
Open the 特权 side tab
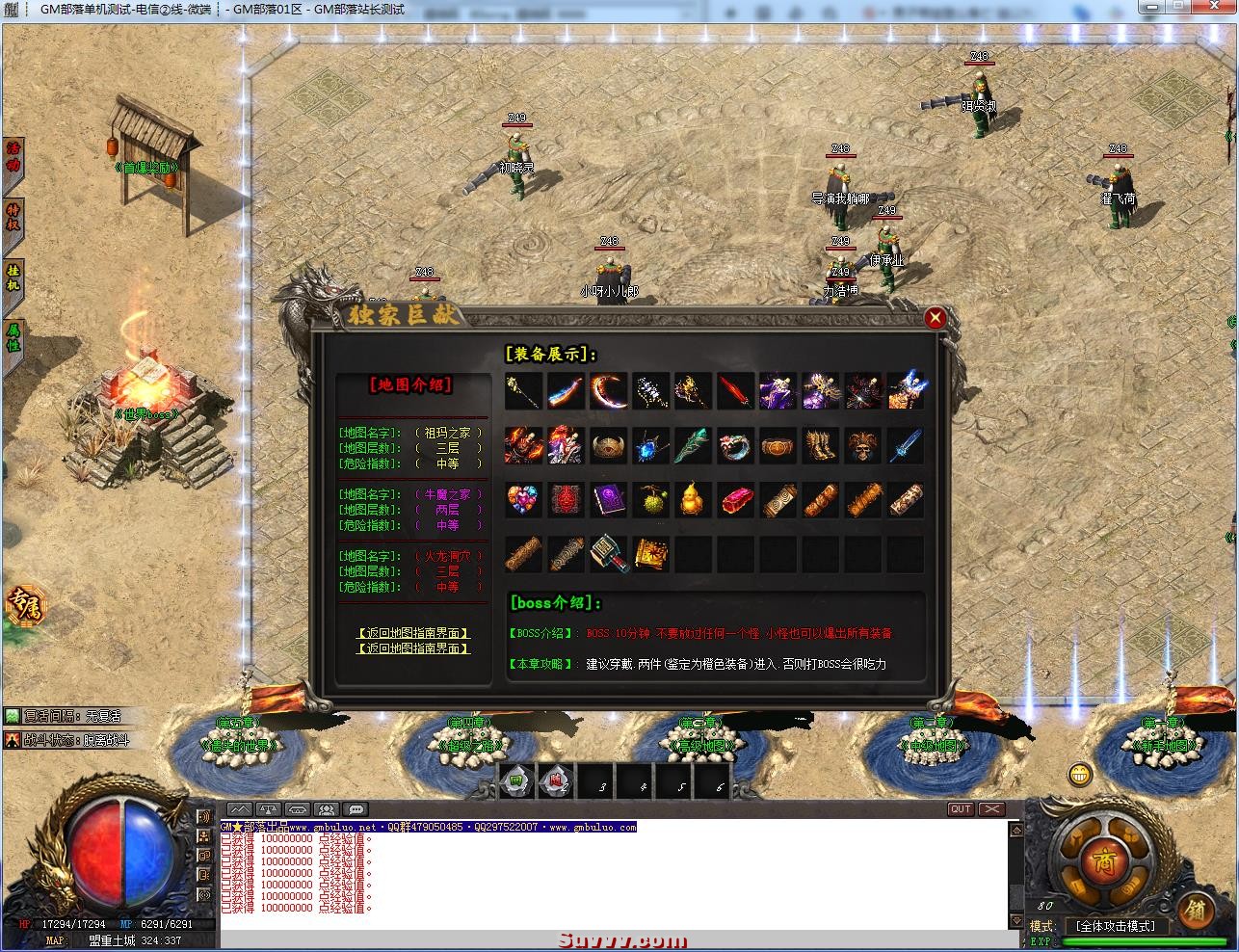click(13, 218)
